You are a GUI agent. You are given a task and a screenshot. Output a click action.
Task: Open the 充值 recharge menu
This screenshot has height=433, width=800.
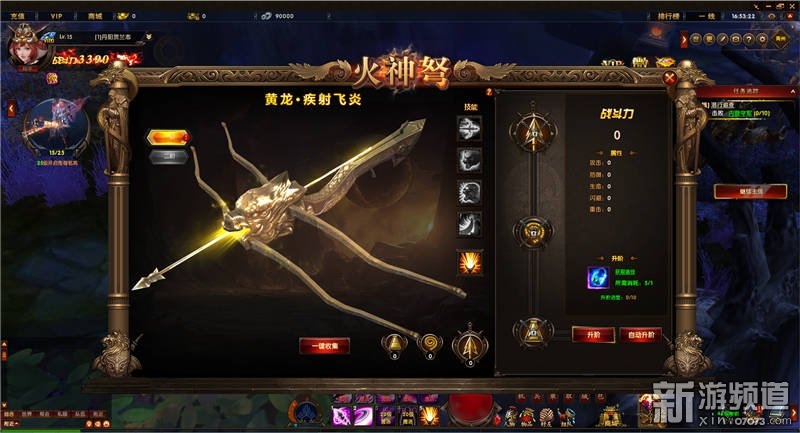tap(17, 16)
